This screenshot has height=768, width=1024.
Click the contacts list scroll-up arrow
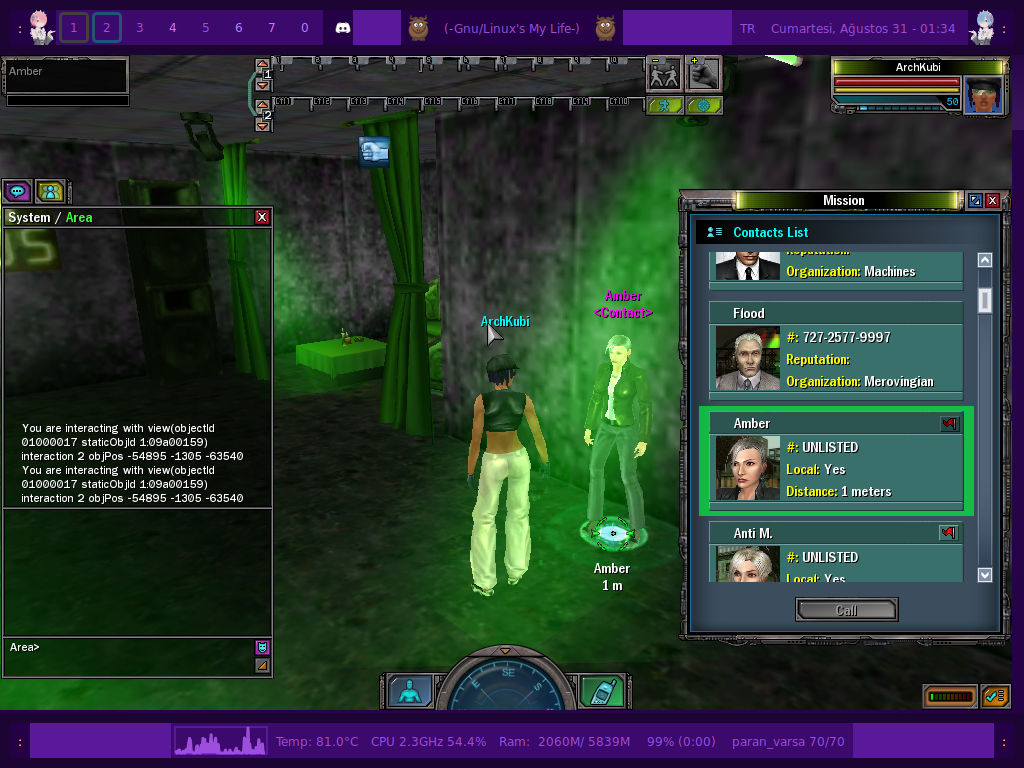click(x=985, y=260)
